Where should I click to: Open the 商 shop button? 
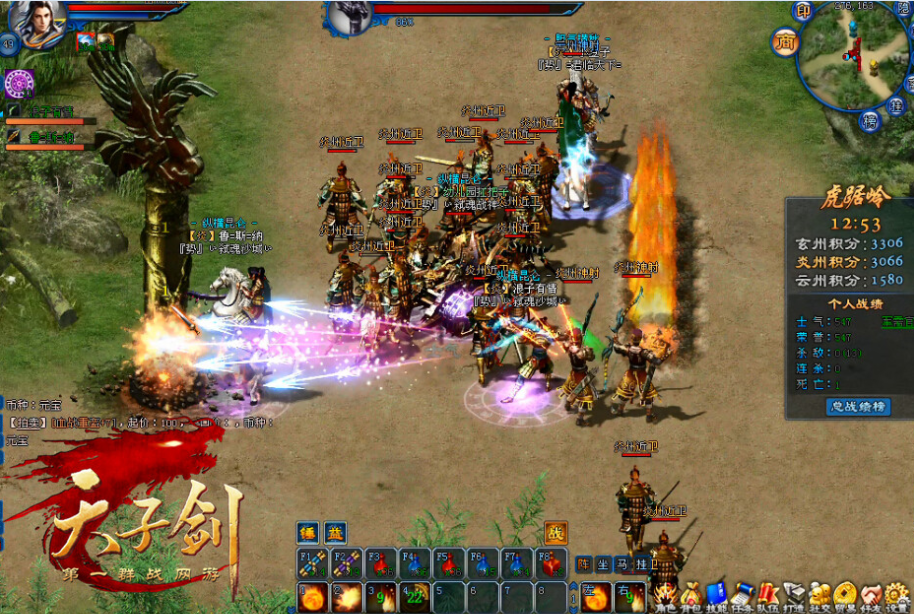(x=784, y=41)
